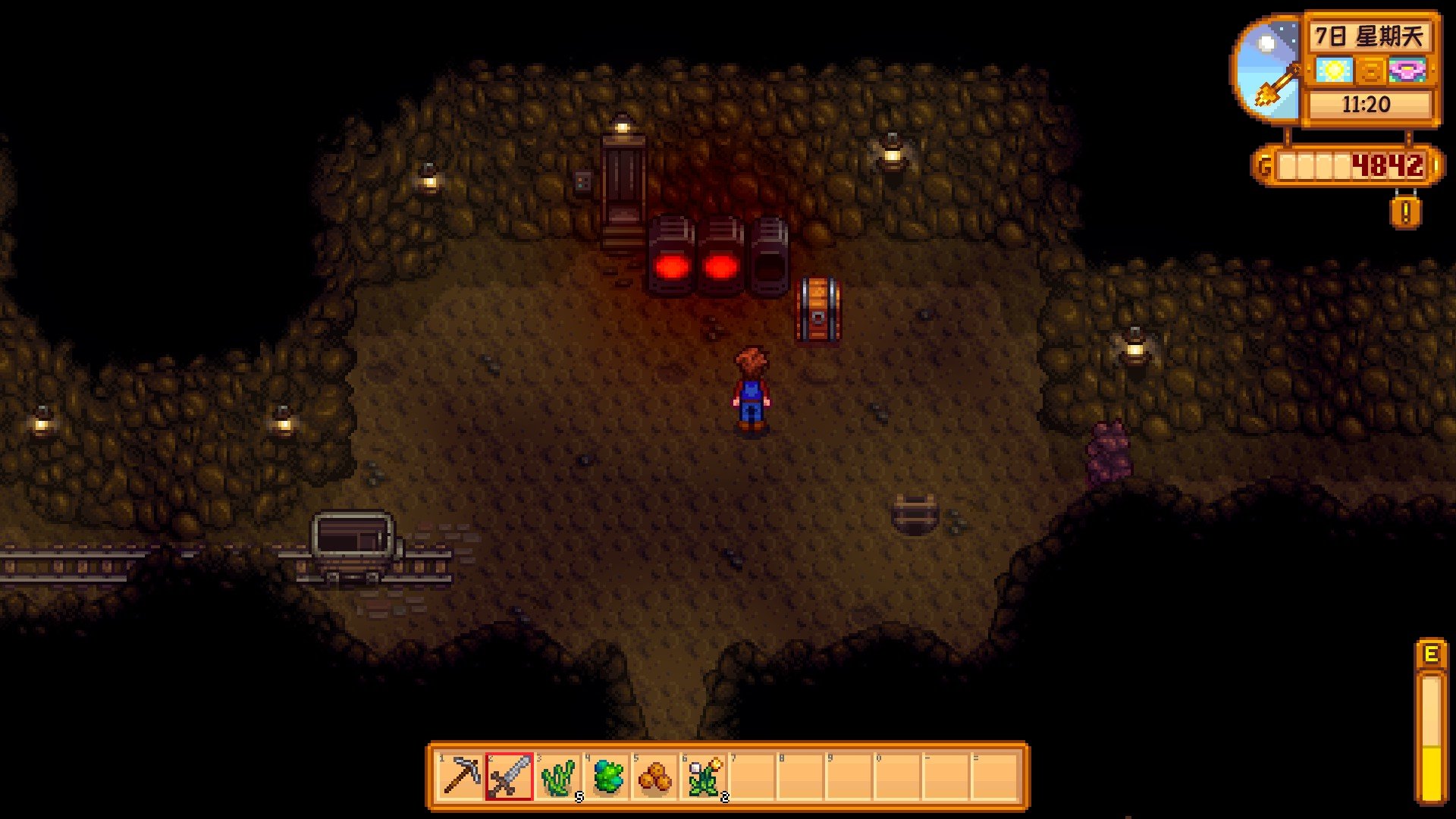Pick the blue-green leafy clump slot
1456x819 pixels.
click(x=607, y=777)
